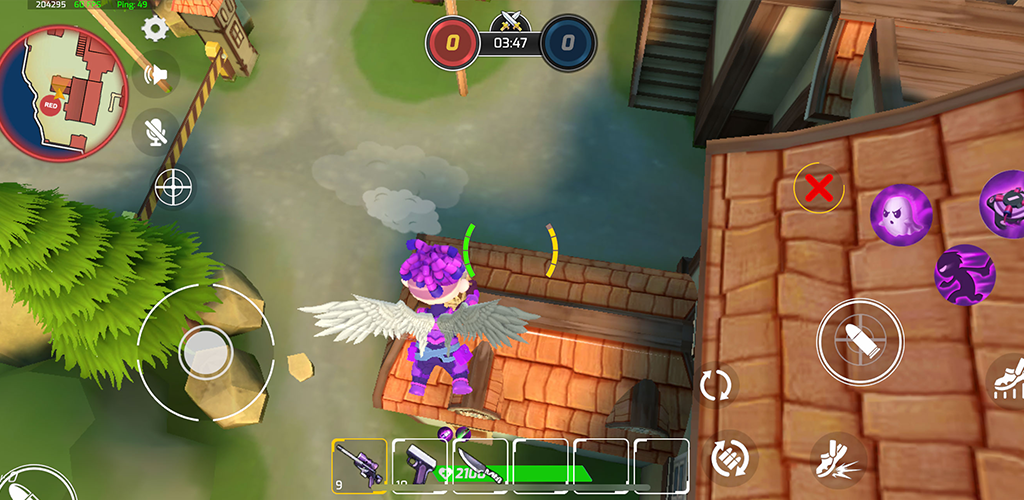Tap the circular arrows swap button
1024x500 pixels.
tap(716, 385)
